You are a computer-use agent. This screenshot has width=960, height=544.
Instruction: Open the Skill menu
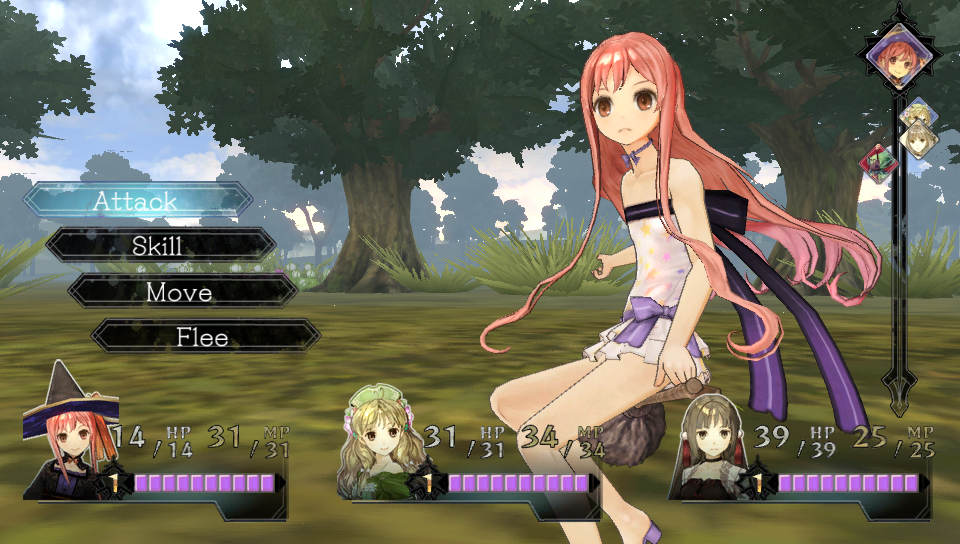coord(160,246)
